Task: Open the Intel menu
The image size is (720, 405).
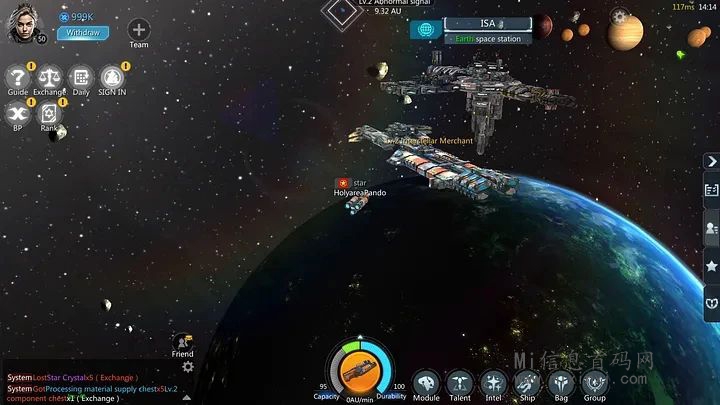Action: pyautogui.click(x=493, y=382)
